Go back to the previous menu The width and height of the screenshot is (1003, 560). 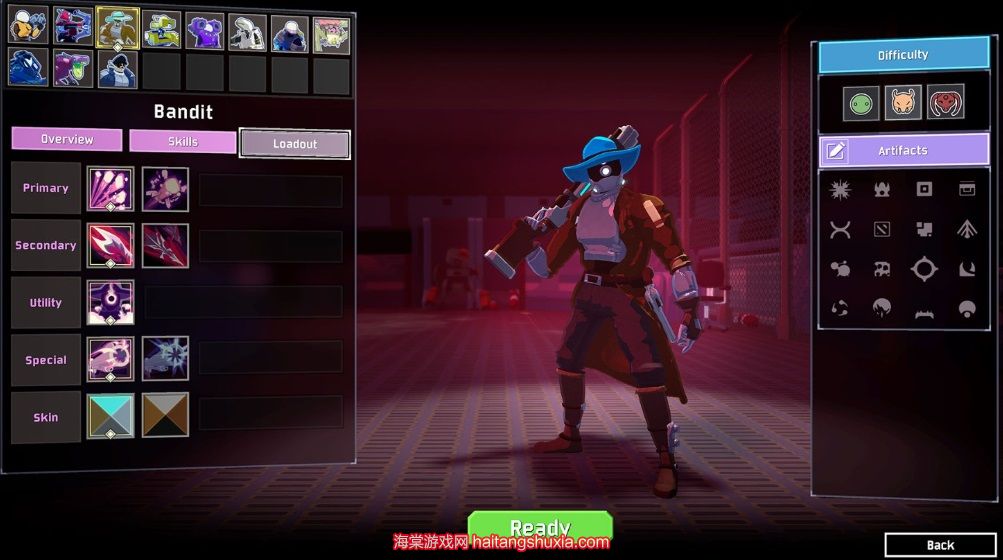[x=940, y=545]
